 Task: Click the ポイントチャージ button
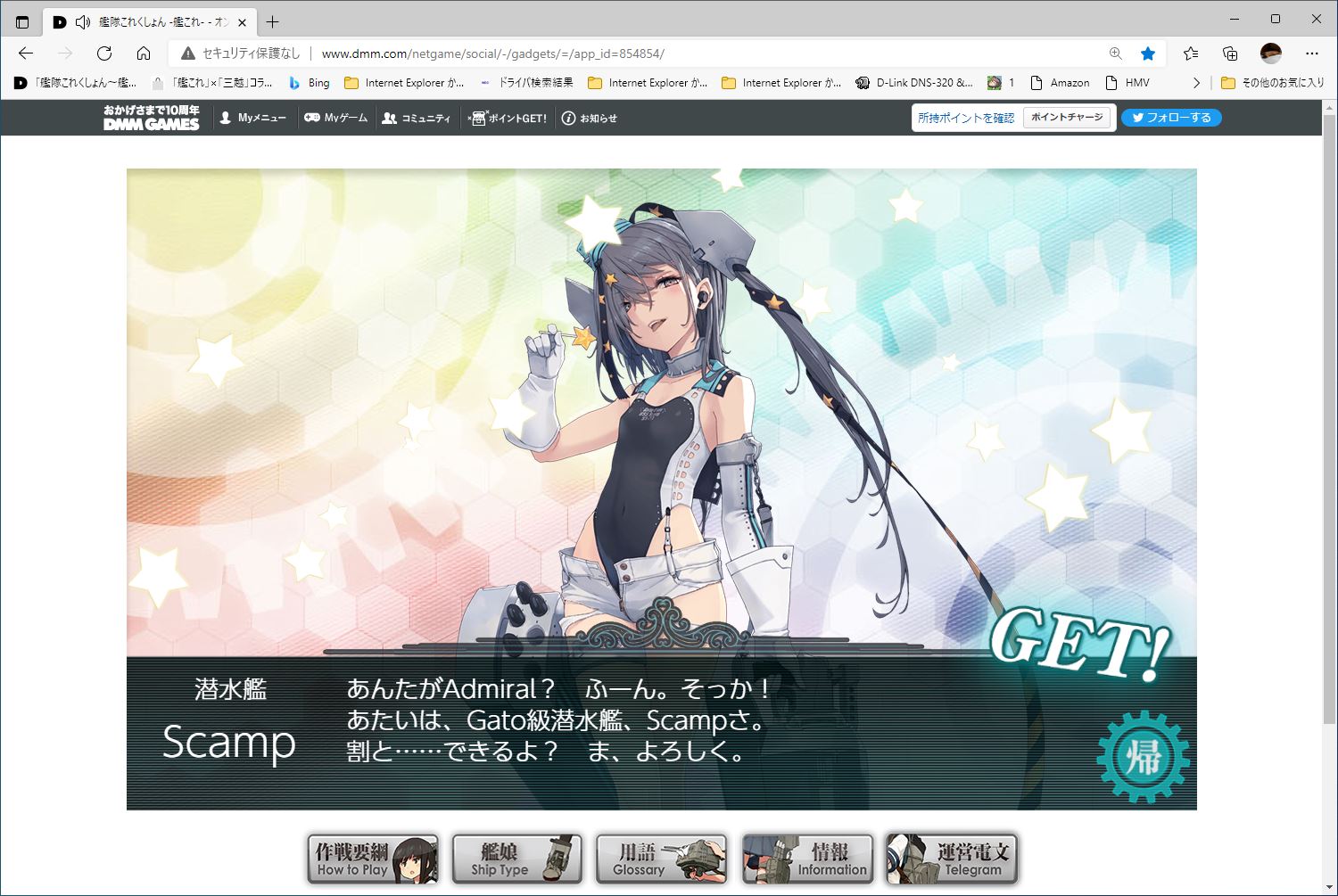[1067, 117]
